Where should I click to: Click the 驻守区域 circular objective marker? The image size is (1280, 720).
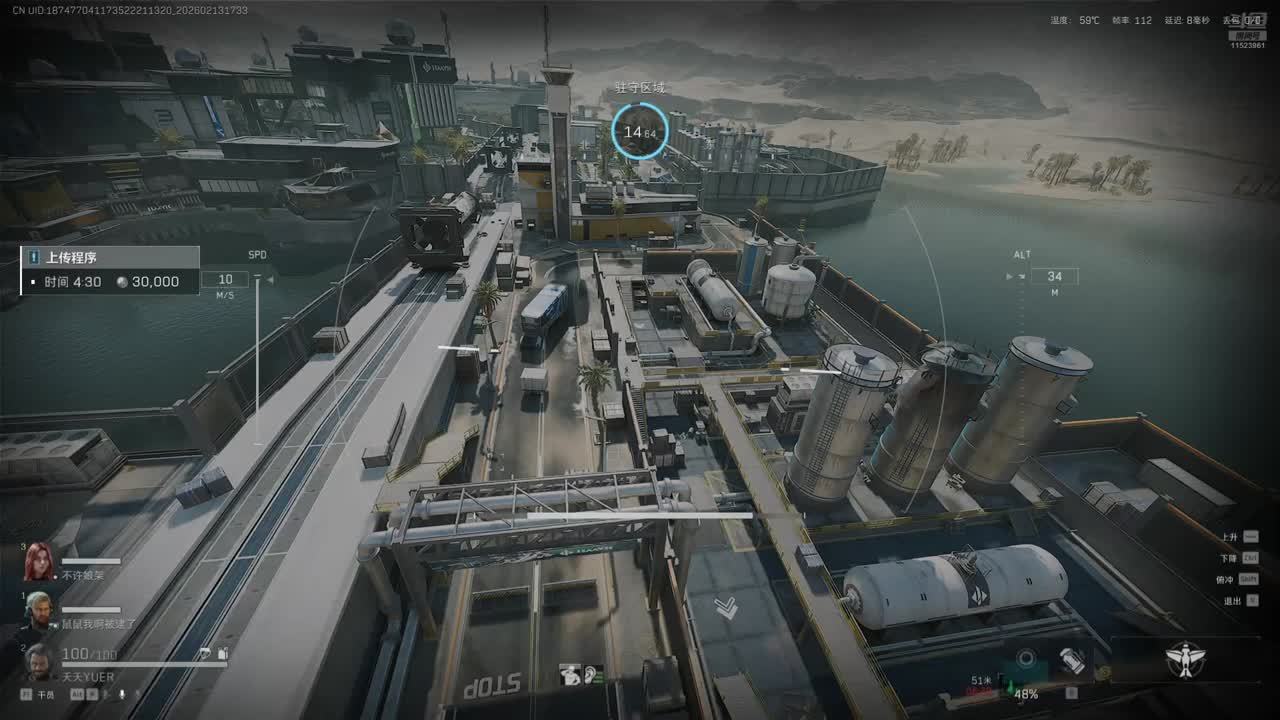640,131
